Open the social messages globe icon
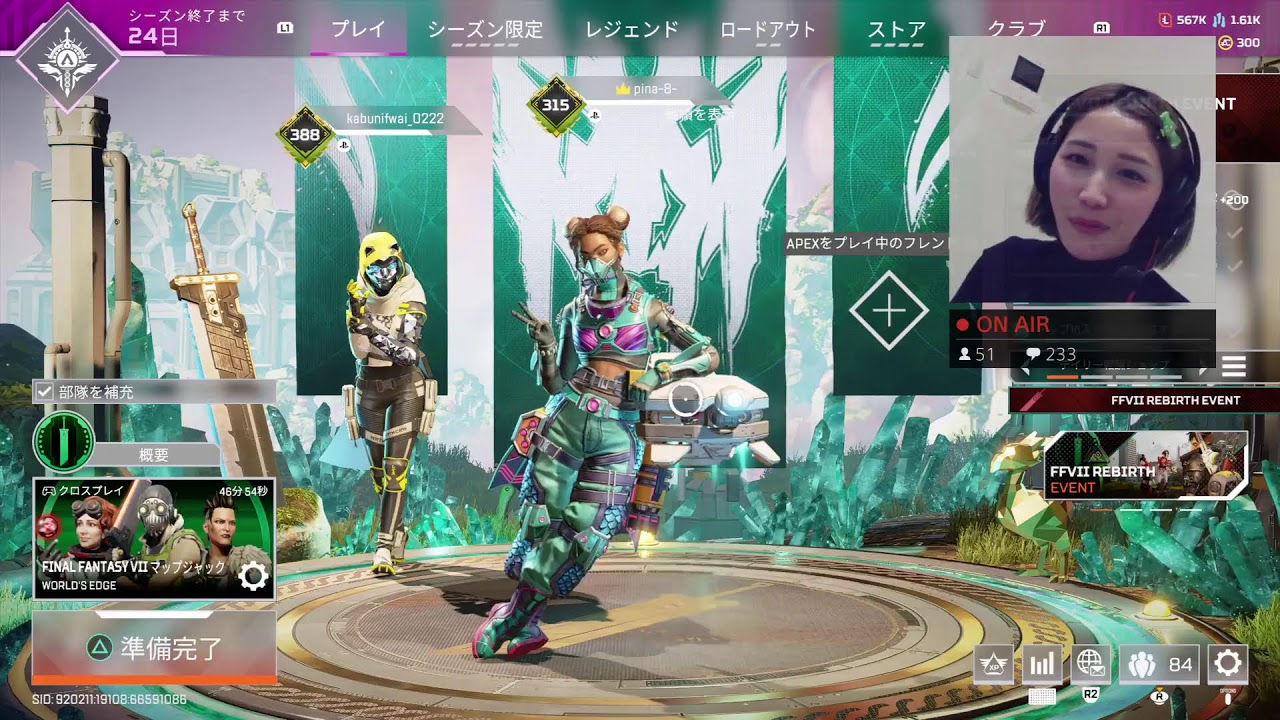 (1093, 662)
